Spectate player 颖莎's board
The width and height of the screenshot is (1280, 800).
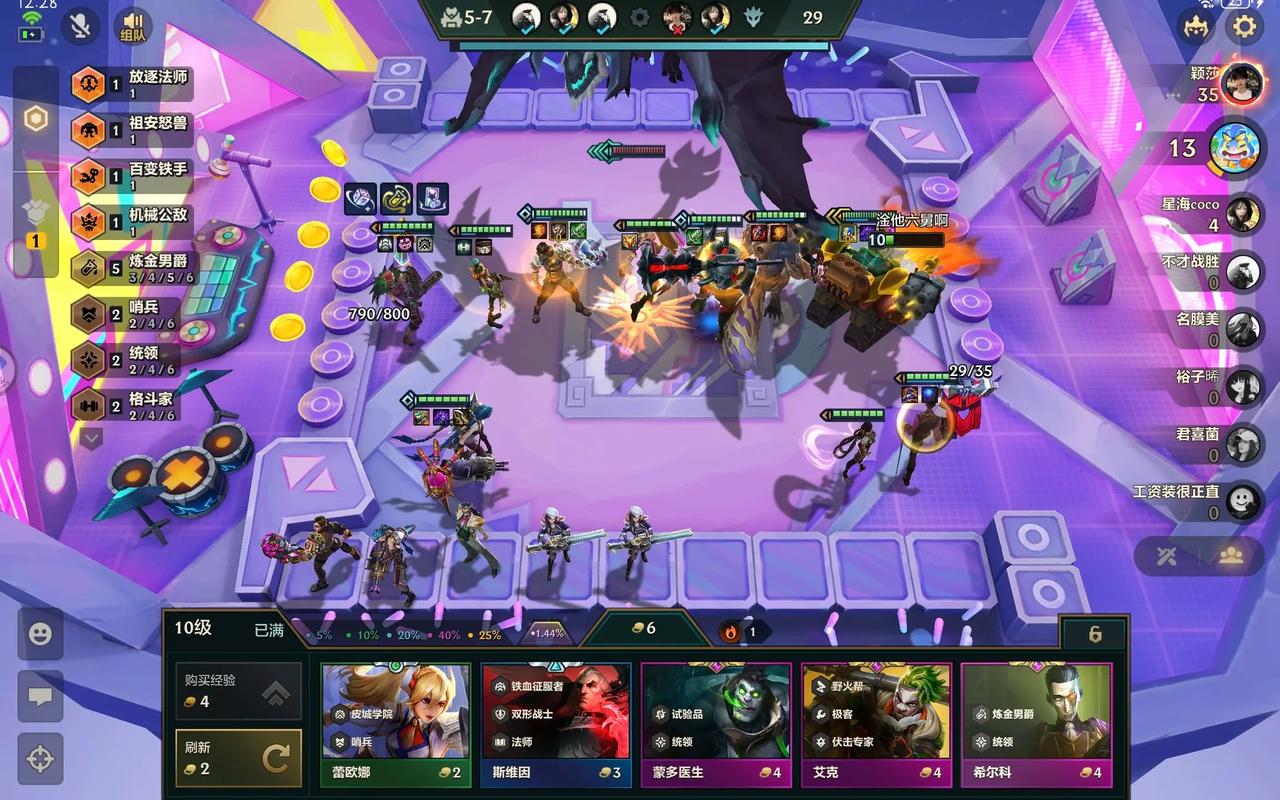pos(1241,82)
